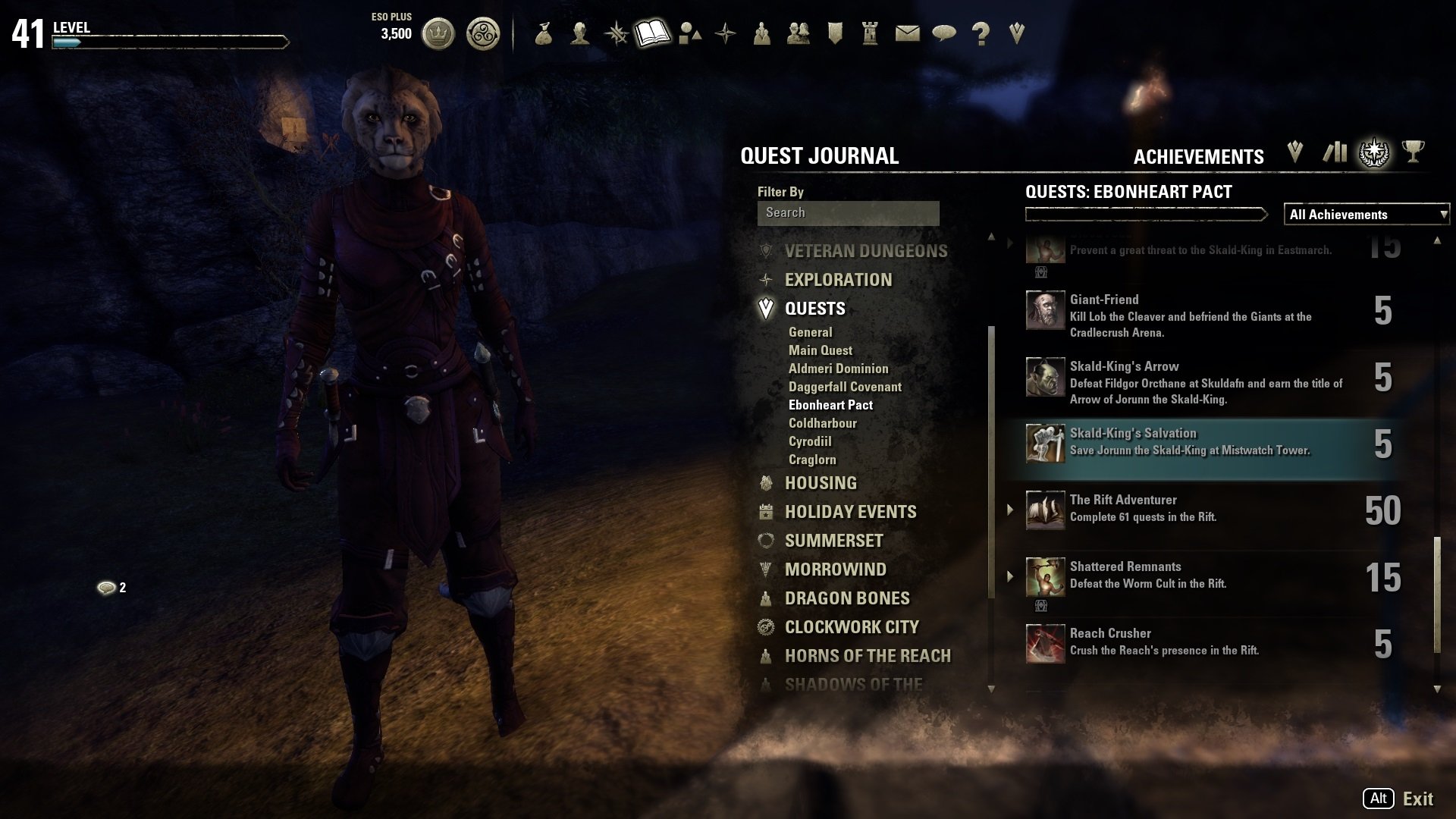The width and height of the screenshot is (1456, 819).
Task: Switch to Daggerfall Covenant quests
Action: point(845,387)
